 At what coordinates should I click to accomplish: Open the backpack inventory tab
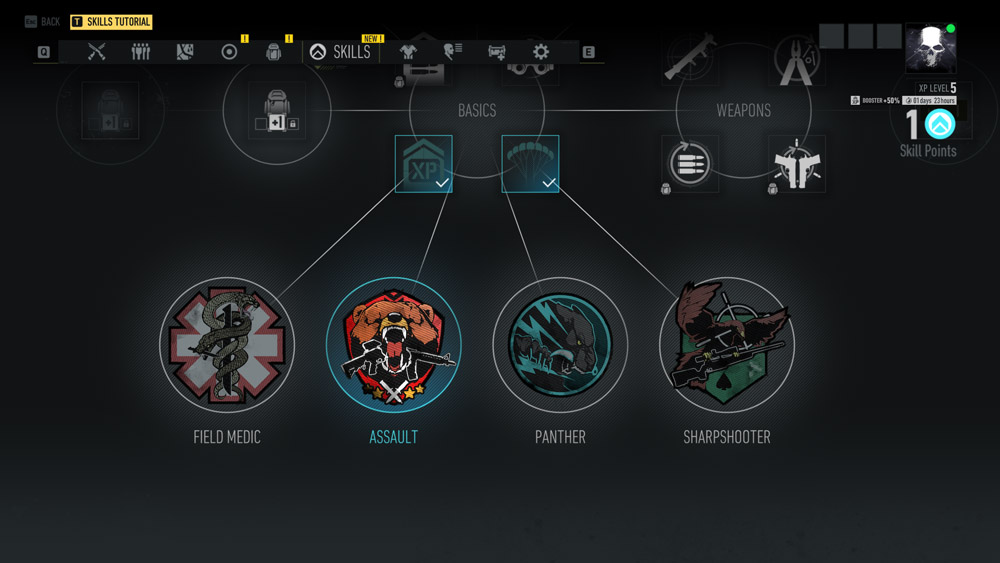click(x=273, y=52)
